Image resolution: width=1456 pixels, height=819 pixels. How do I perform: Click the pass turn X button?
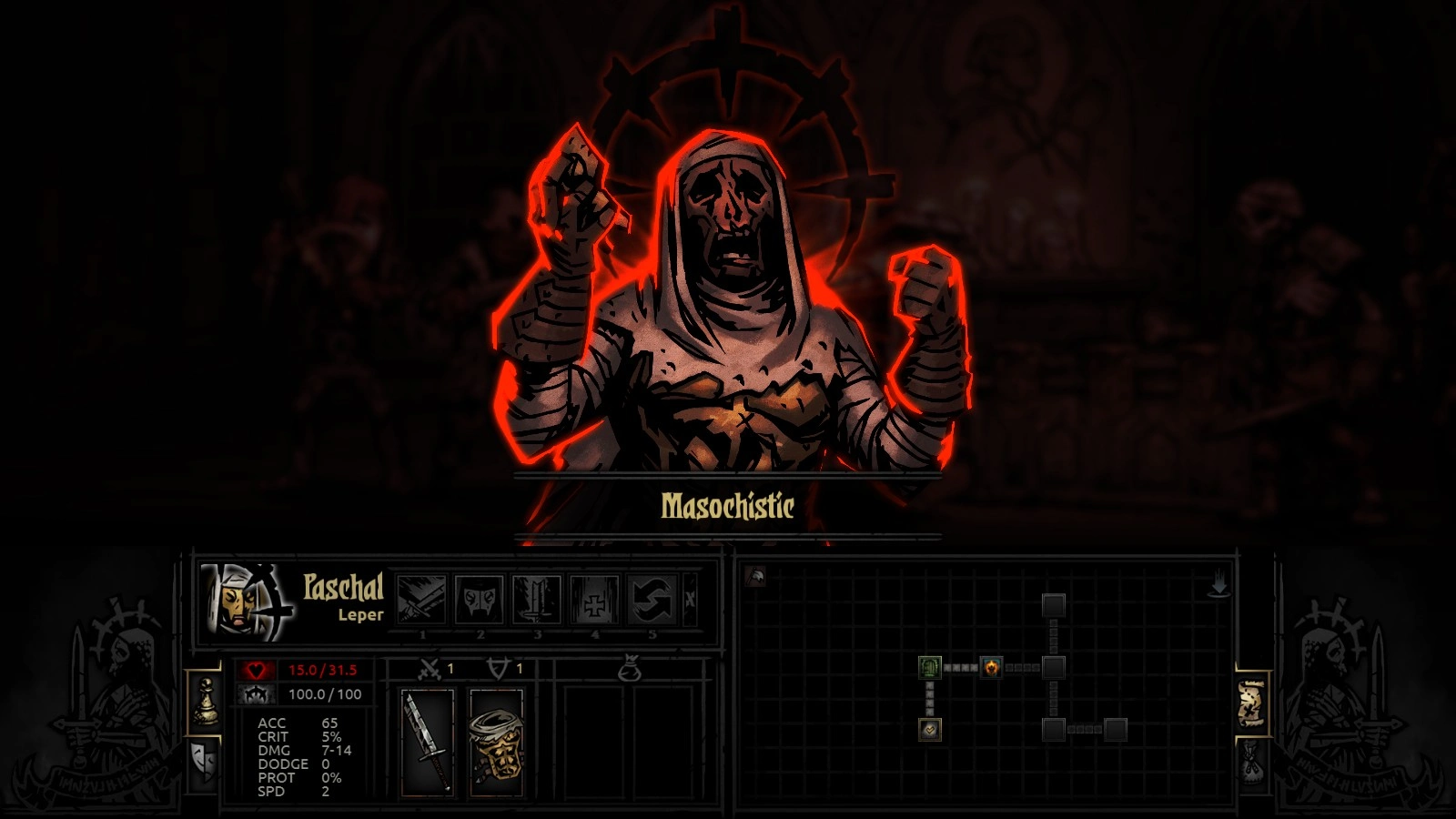point(690,600)
